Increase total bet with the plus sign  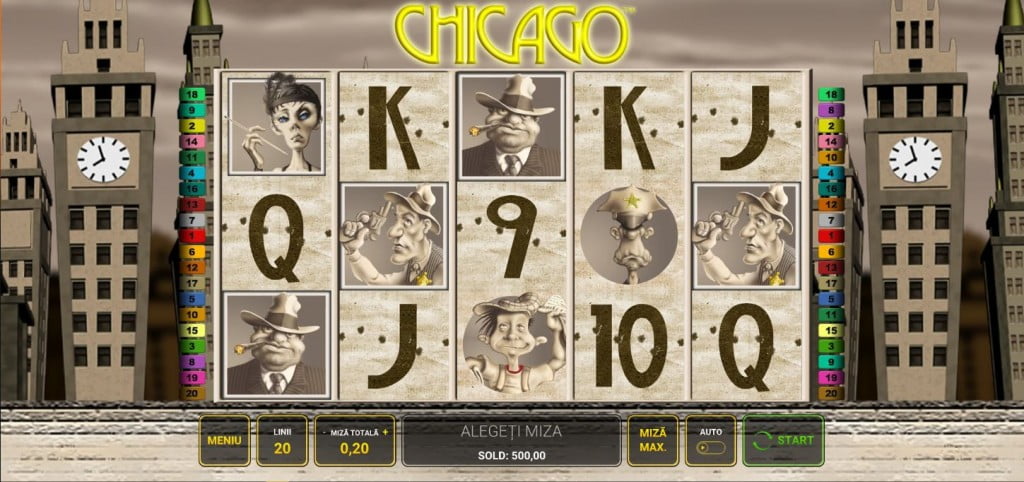[x=385, y=432]
